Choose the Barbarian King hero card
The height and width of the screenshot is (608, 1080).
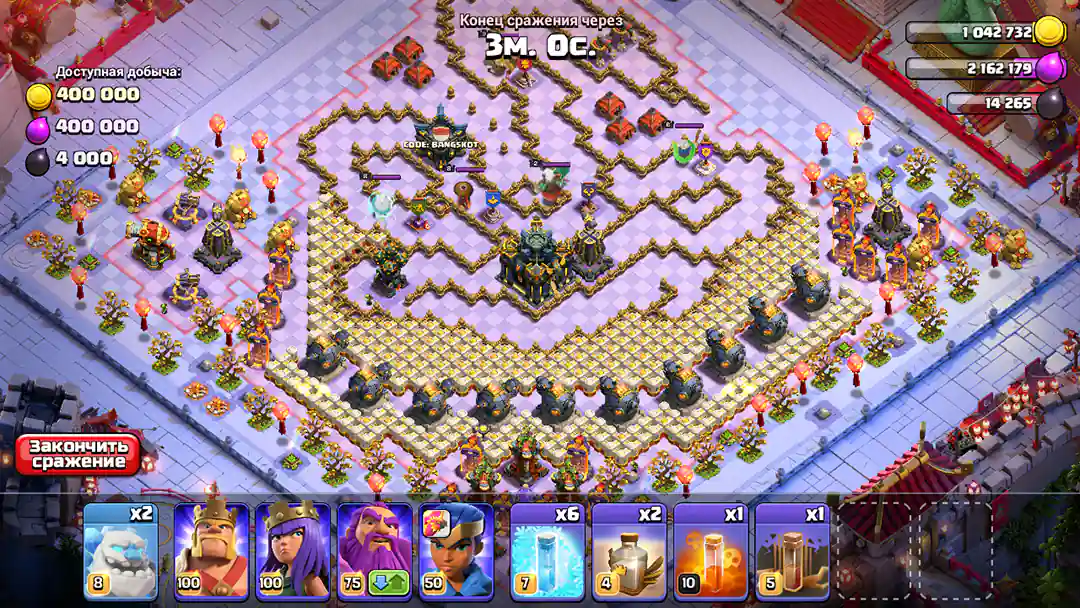click(x=212, y=550)
